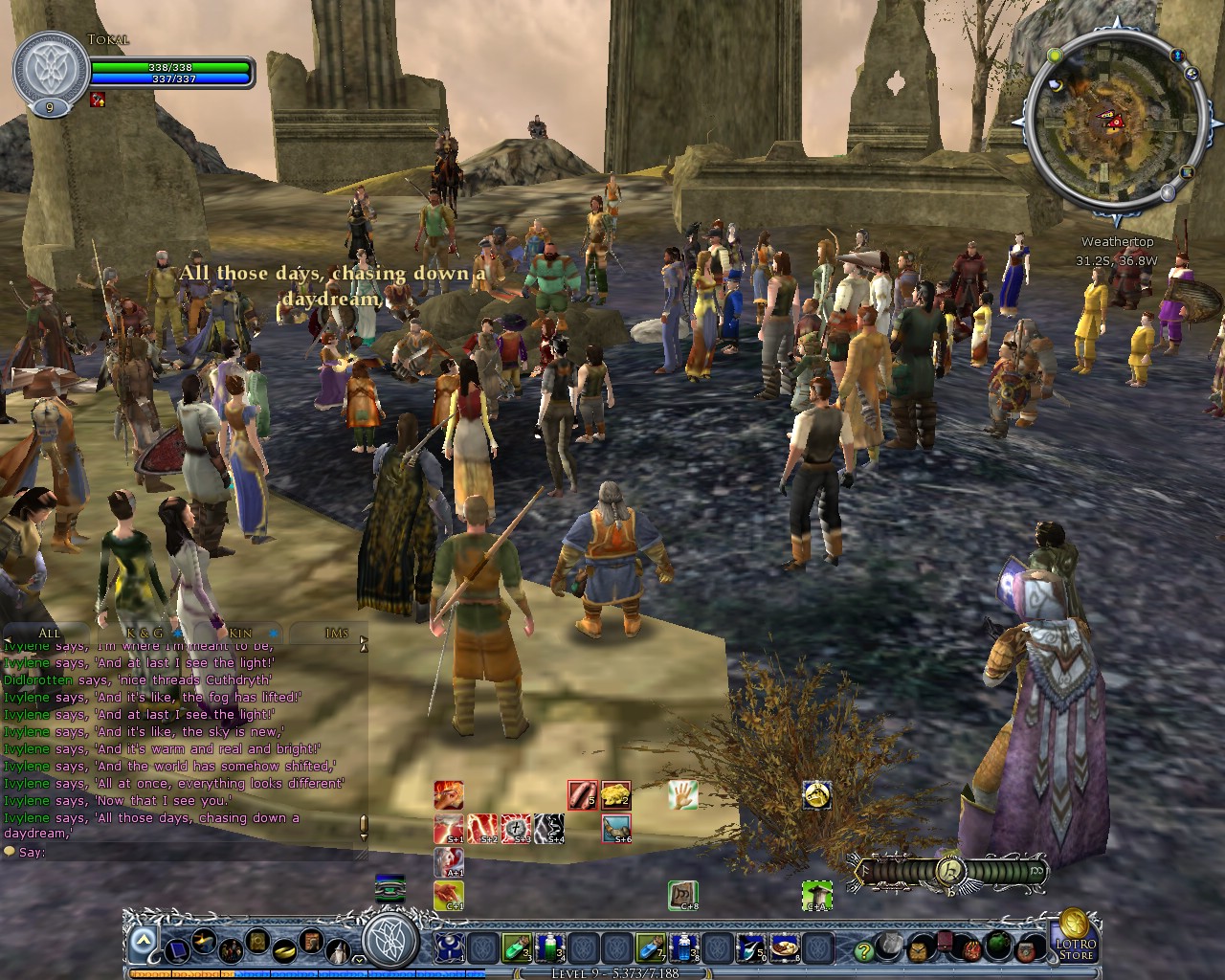
Task: Cast the lightning skill in slot S+1
Action: point(448,828)
